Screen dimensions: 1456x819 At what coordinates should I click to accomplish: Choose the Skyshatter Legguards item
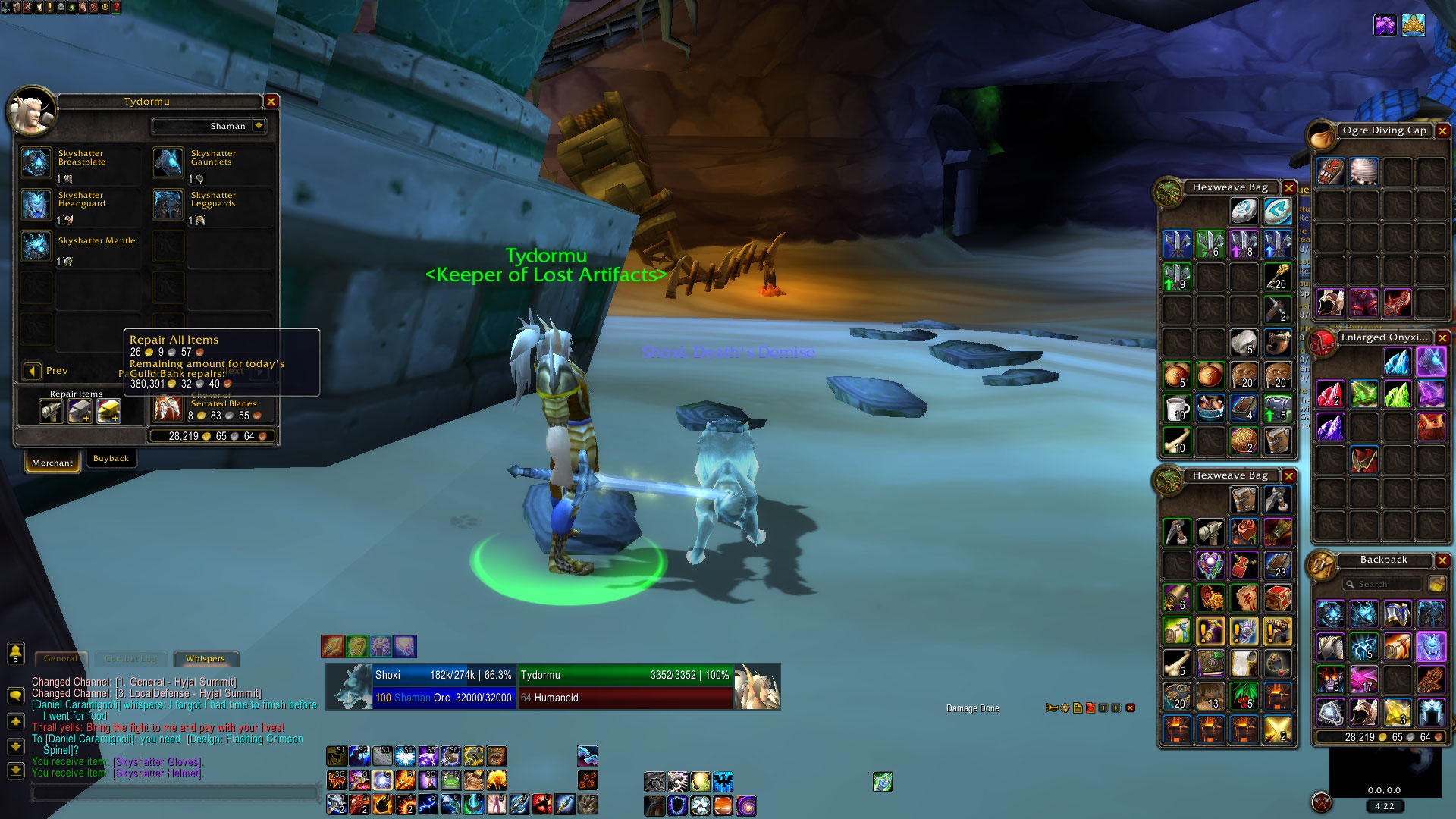click(x=168, y=205)
